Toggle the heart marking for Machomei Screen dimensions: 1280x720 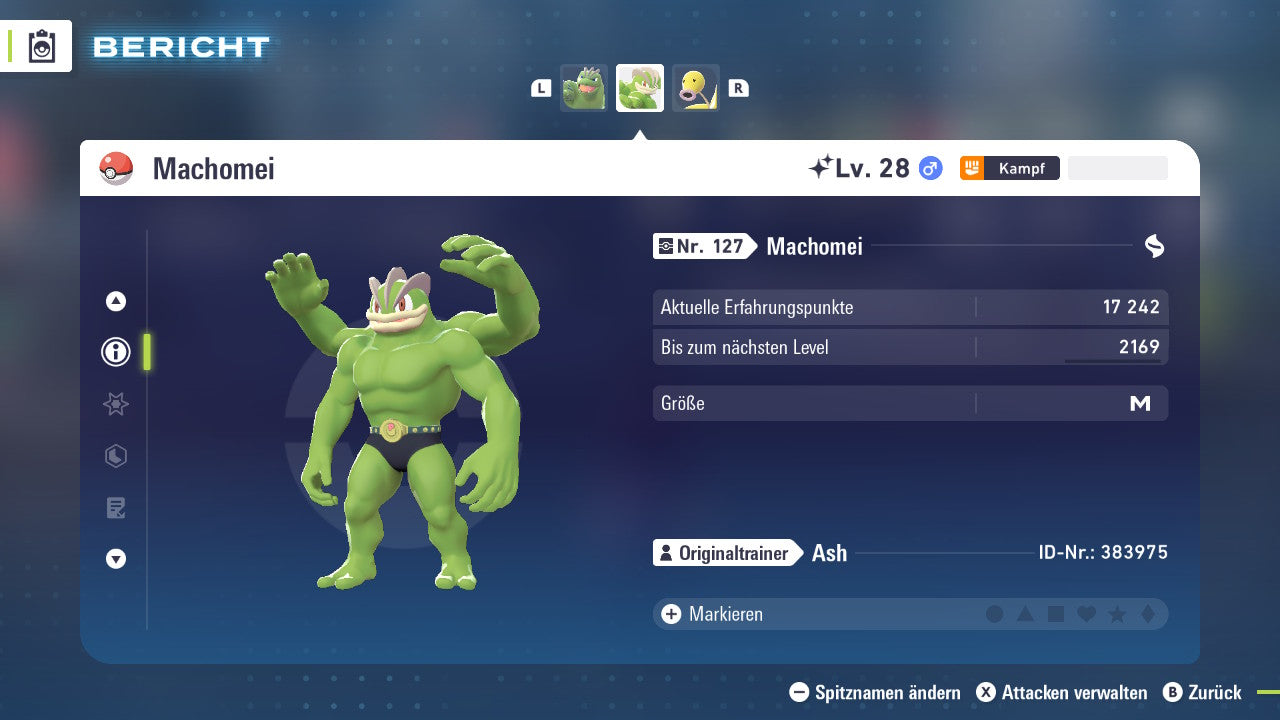point(1088,614)
